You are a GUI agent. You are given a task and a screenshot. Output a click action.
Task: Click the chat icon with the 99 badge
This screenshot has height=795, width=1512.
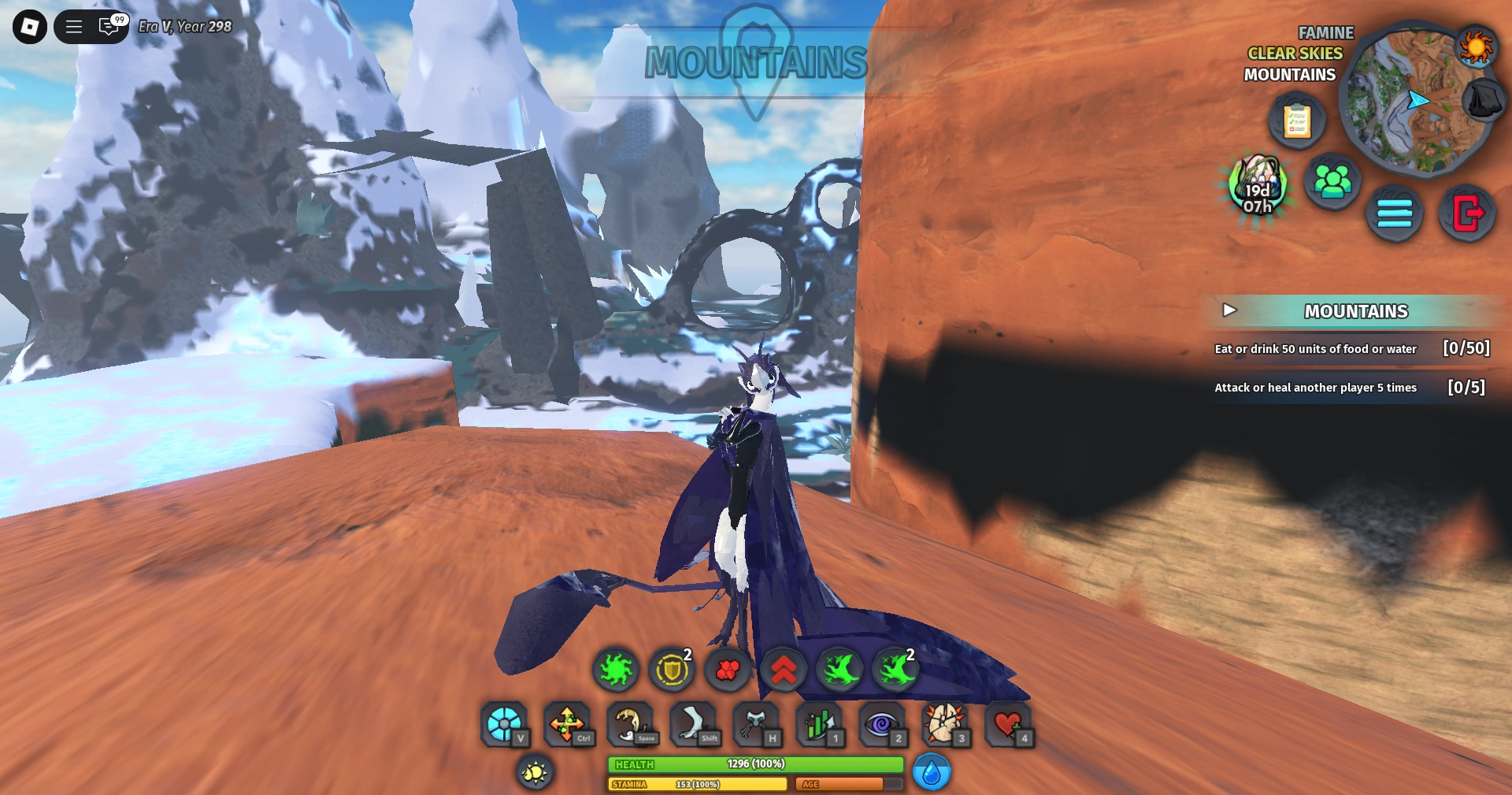pyautogui.click(x=107, y=26)
